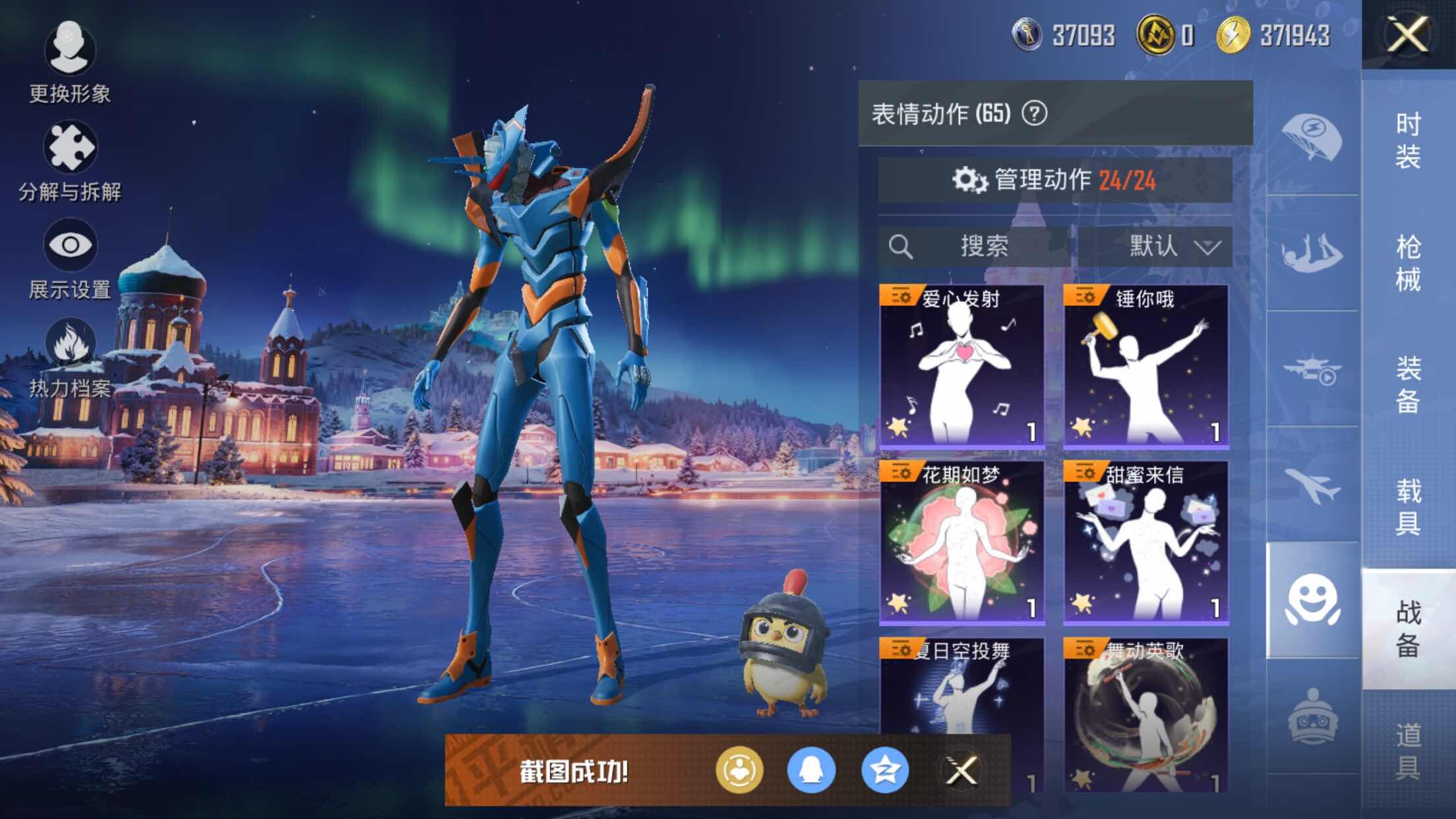Click the 管理动作 manage emotes button

[x=1054, y=180]
